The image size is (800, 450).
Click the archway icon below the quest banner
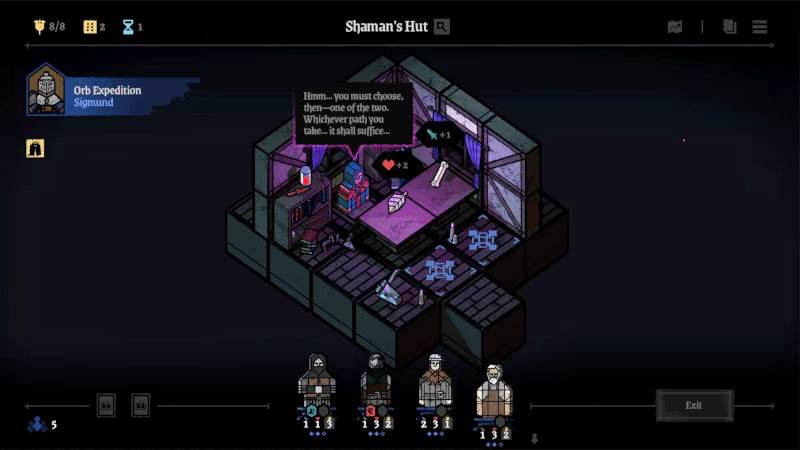35,148
